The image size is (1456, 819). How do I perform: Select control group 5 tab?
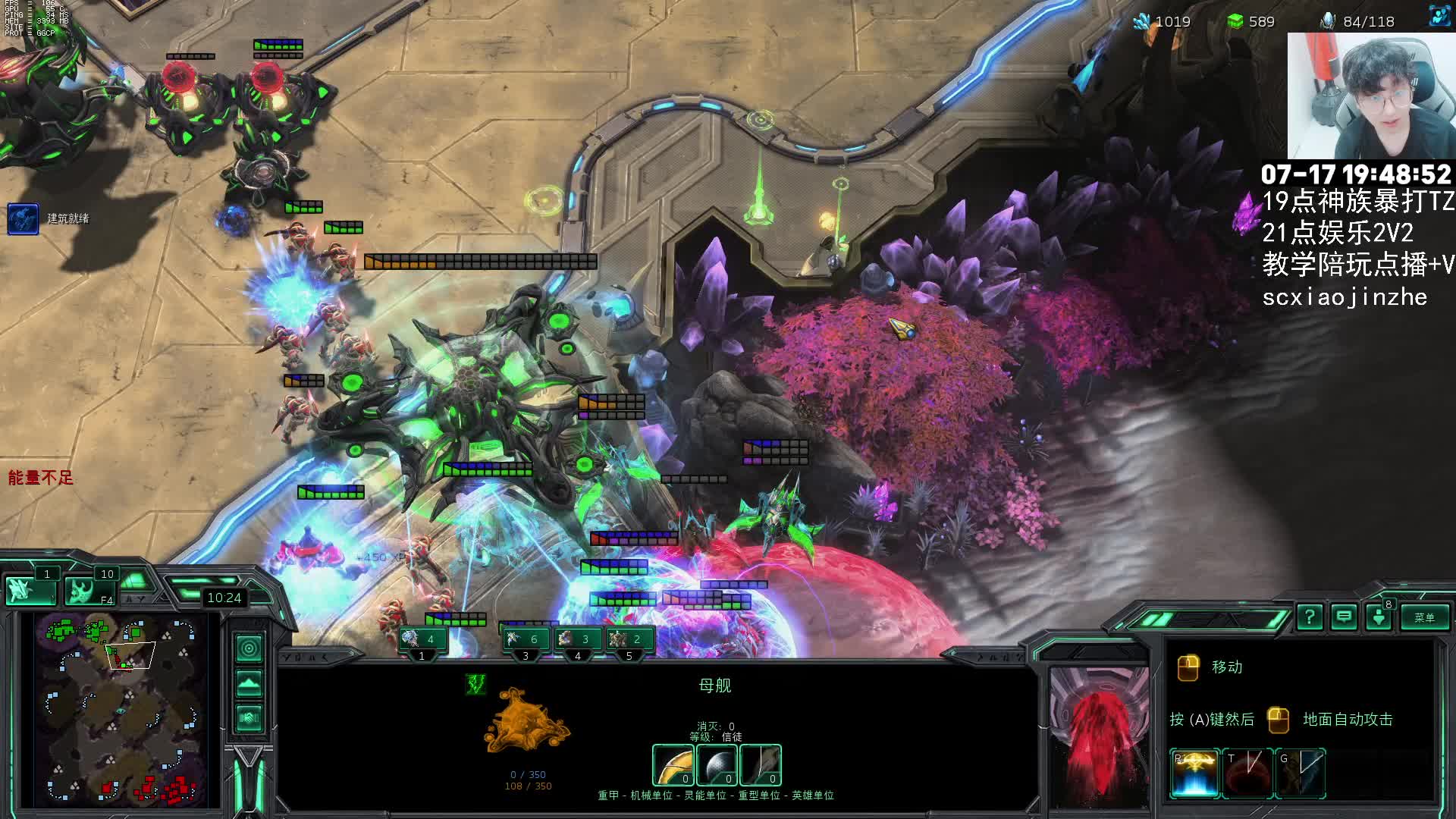click(629, 641)
